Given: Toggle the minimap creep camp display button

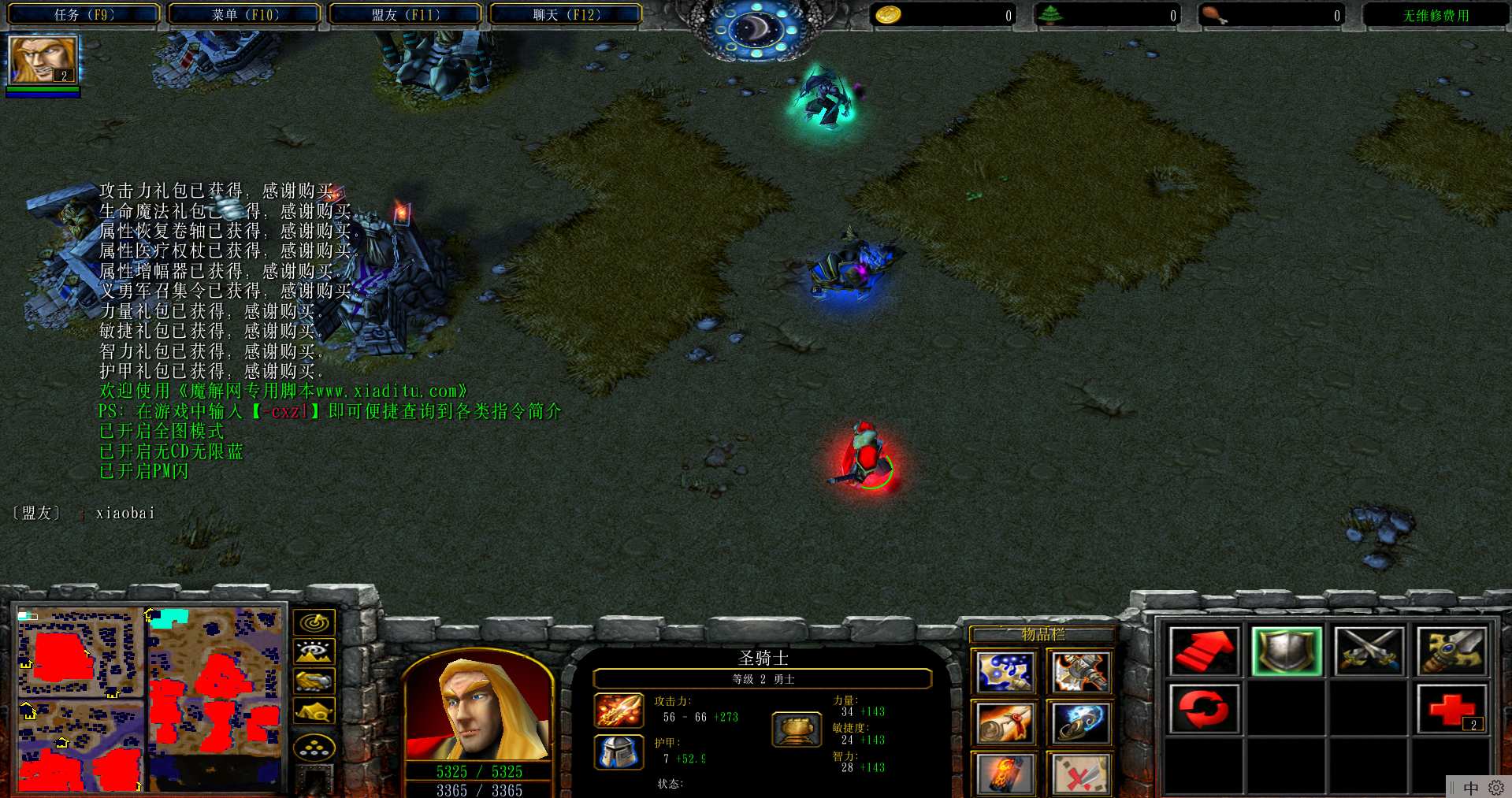Looking at the screenshot, I should pyautogui.click(x=314, y=711).
